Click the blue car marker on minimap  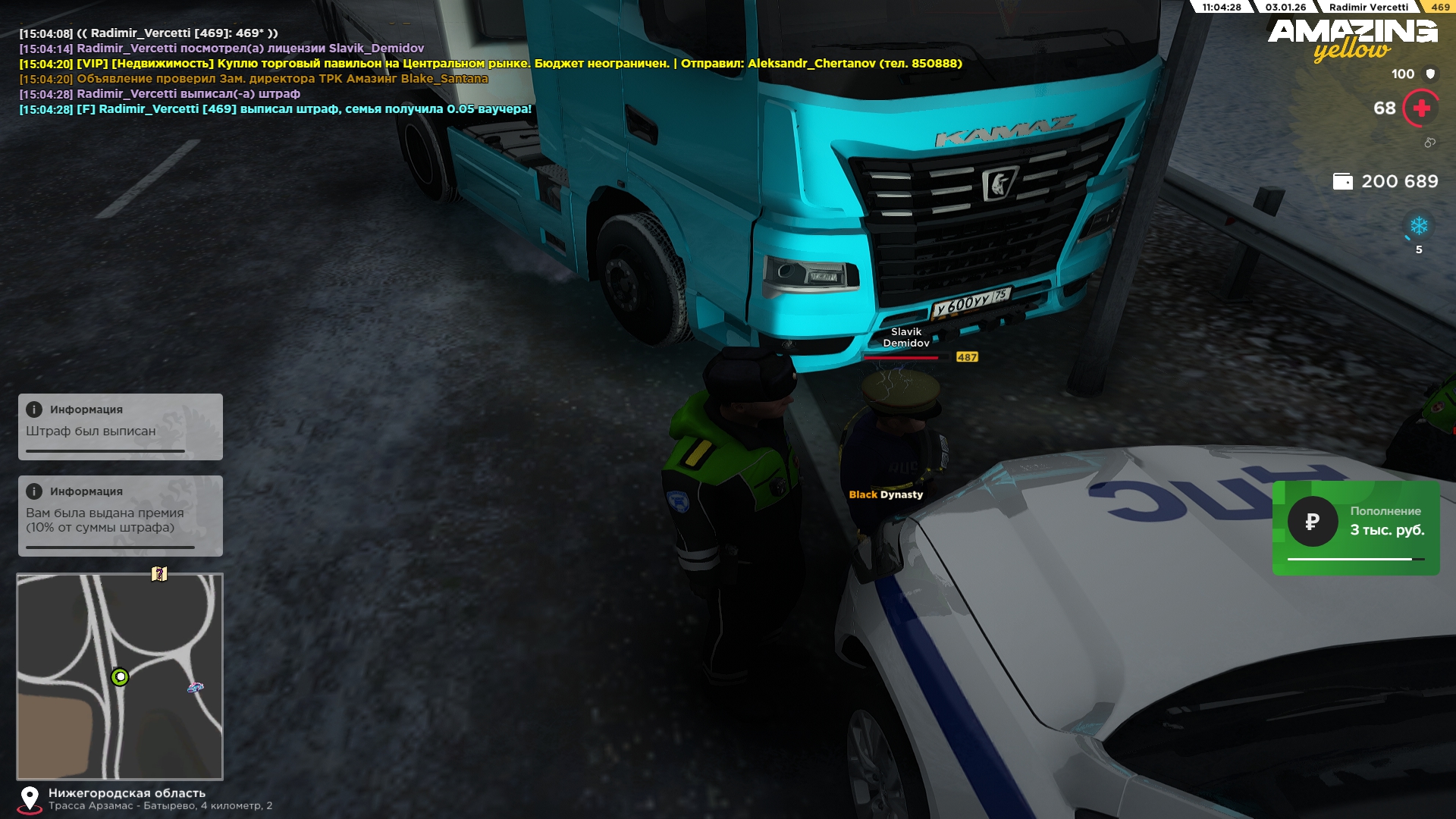click(196, 687)
